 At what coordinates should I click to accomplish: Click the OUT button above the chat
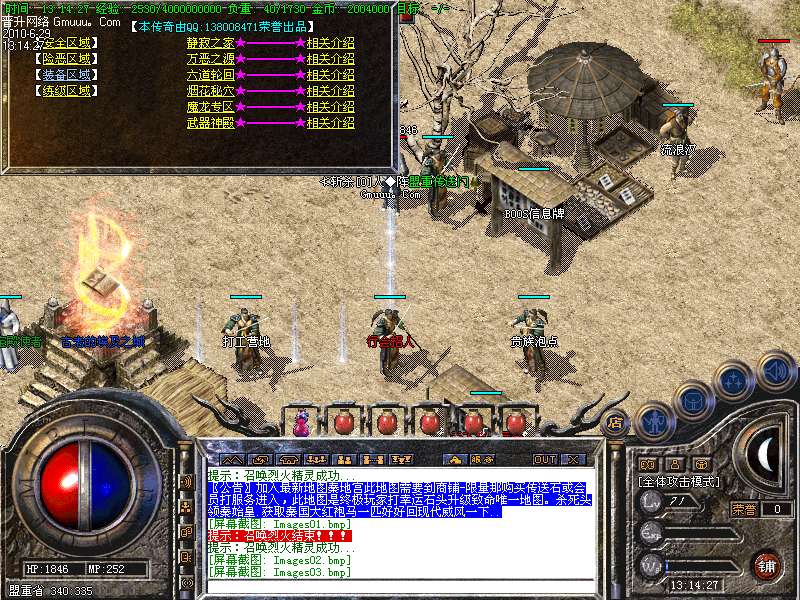(x=544, y=459)
